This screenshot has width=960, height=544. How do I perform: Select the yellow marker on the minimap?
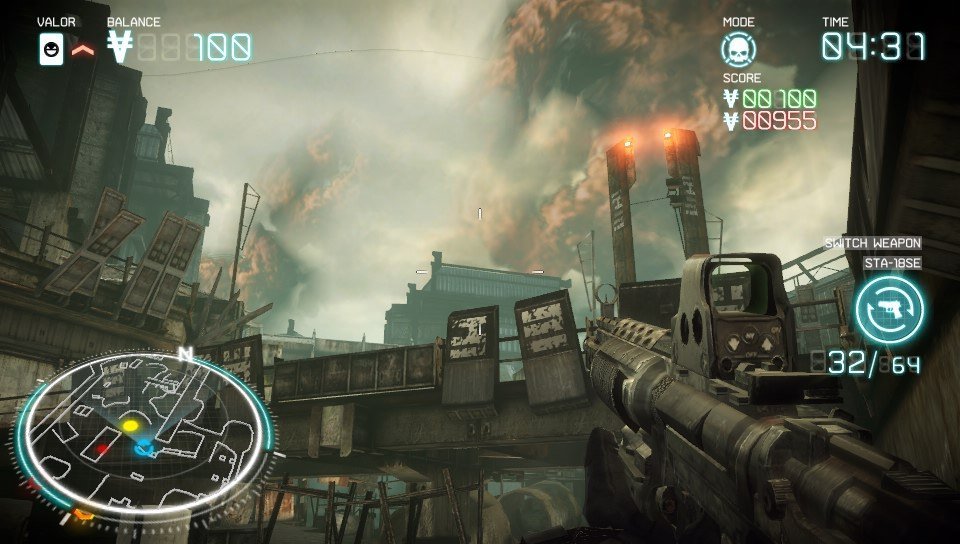pos(130,426)
